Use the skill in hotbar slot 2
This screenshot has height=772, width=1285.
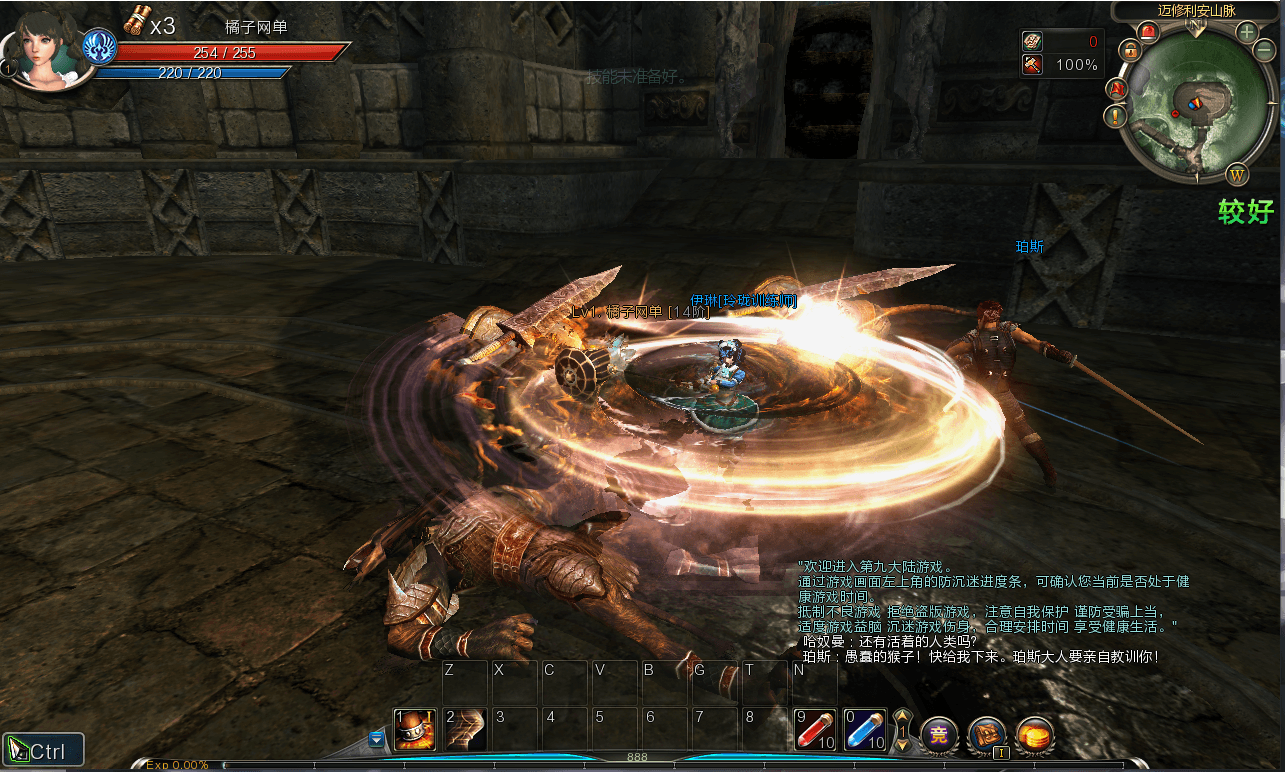click(x=465, y=730)
